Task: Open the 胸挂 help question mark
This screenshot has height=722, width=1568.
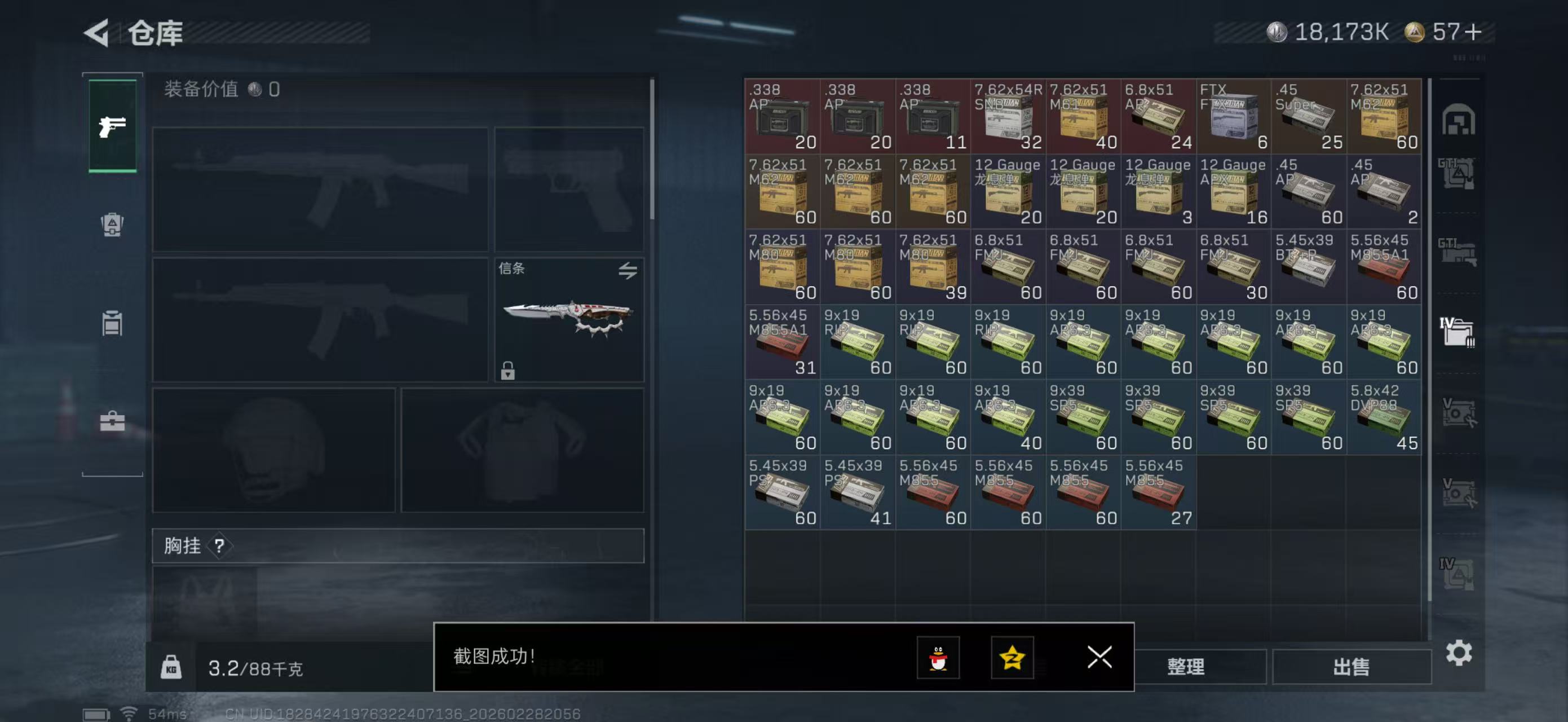Action: click(219, 545)
